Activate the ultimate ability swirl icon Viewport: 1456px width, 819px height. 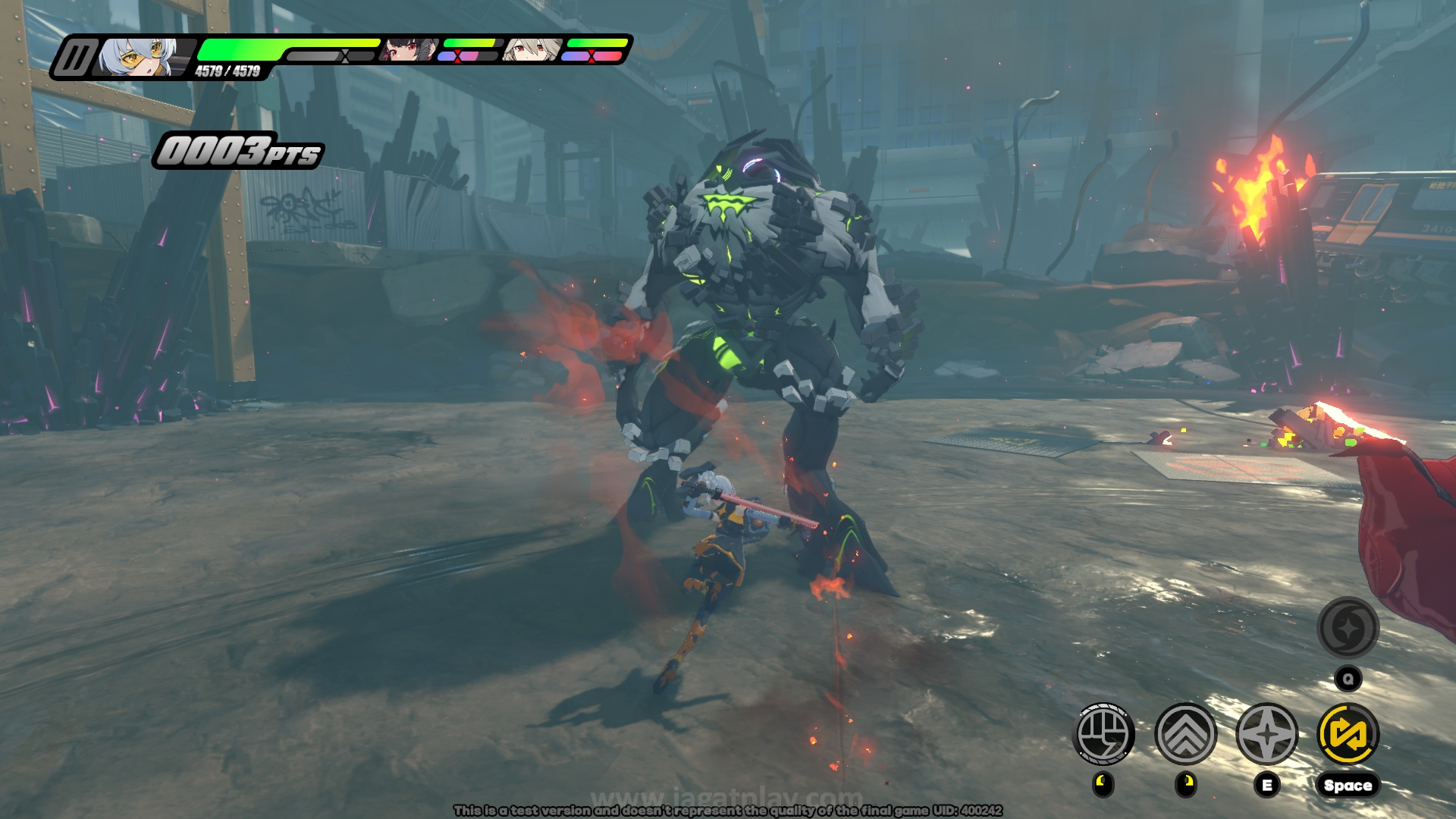click(x=1348, y=628)
